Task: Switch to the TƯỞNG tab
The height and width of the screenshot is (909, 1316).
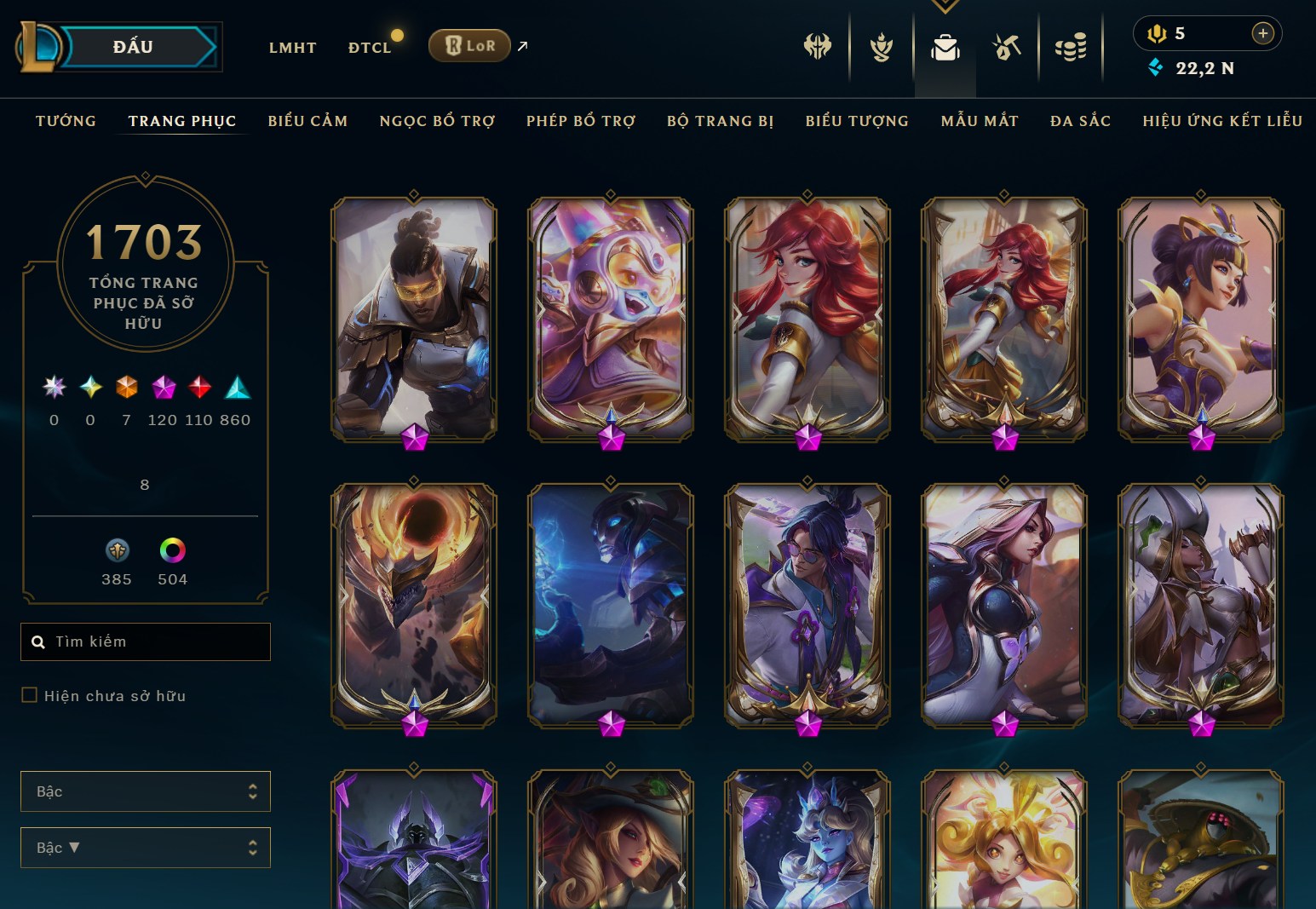Action: click(66, 121)
